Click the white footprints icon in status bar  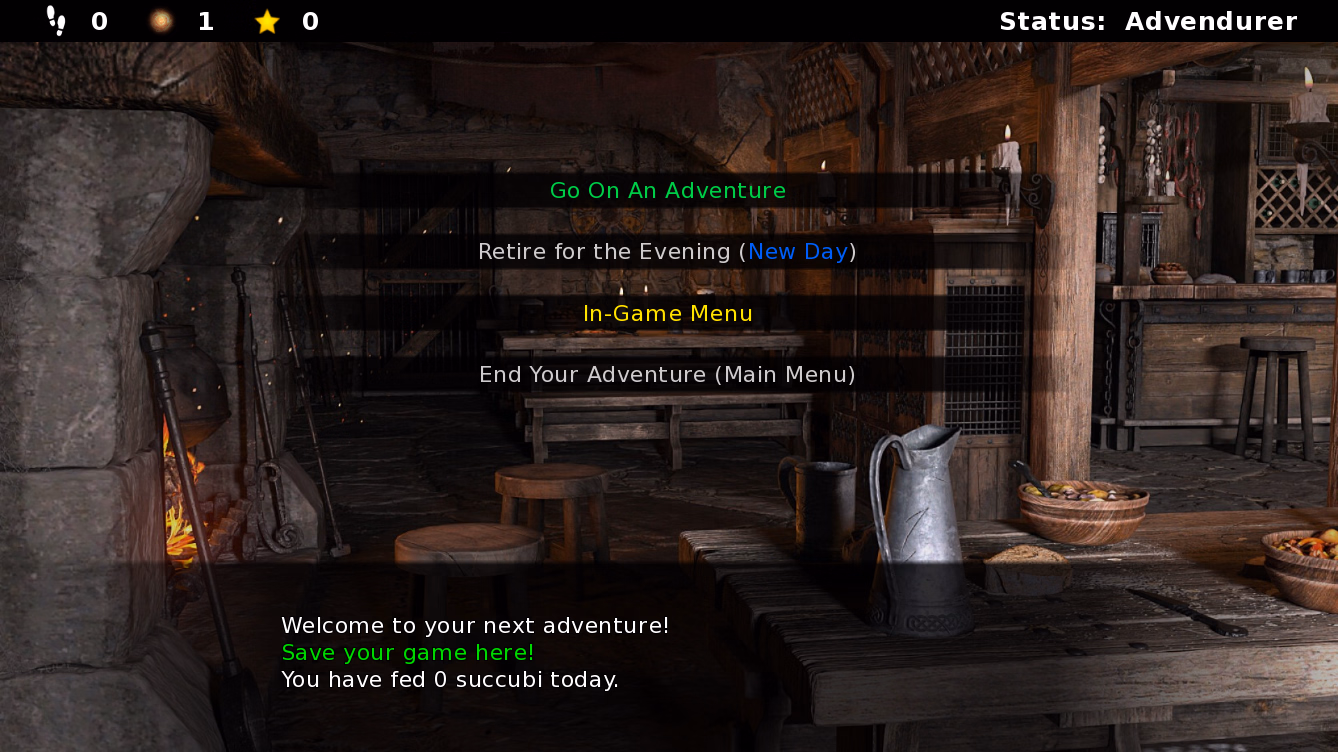[55, 18]
